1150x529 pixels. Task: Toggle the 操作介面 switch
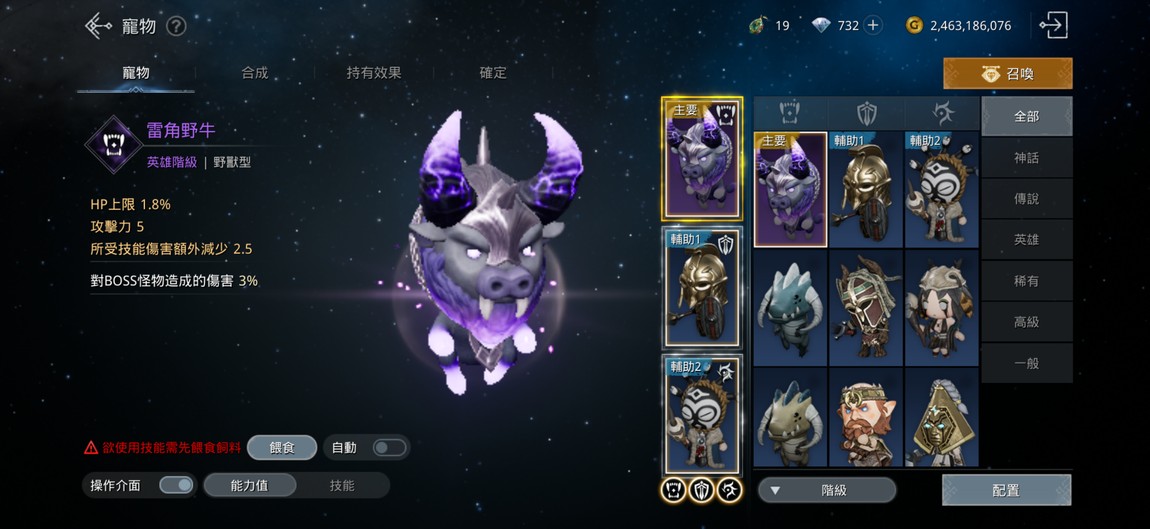[x=176, y=486]
